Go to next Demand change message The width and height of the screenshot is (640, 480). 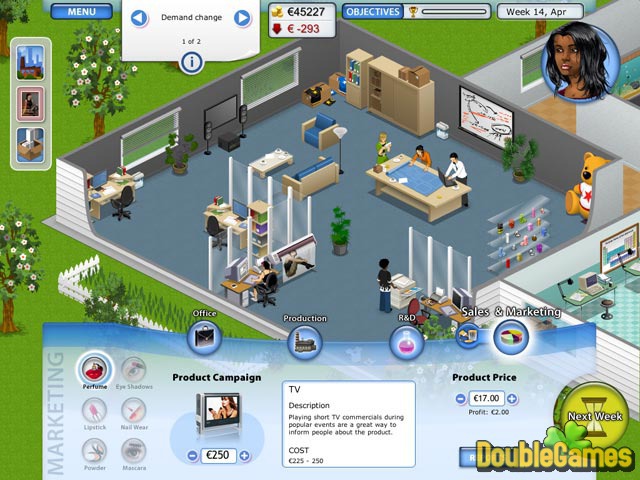coord(242,17)
